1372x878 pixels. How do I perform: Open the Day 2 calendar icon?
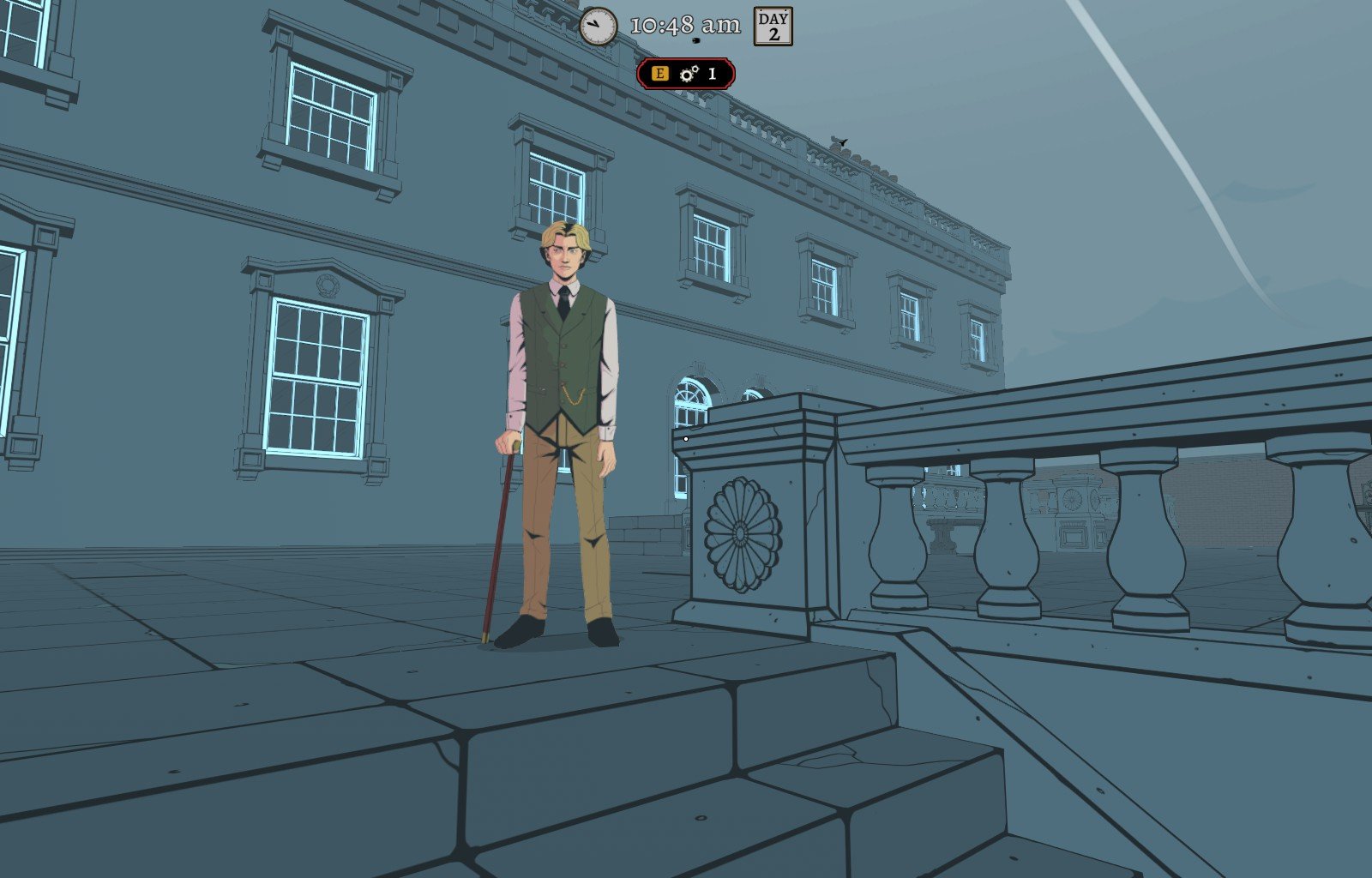point(773,27)
